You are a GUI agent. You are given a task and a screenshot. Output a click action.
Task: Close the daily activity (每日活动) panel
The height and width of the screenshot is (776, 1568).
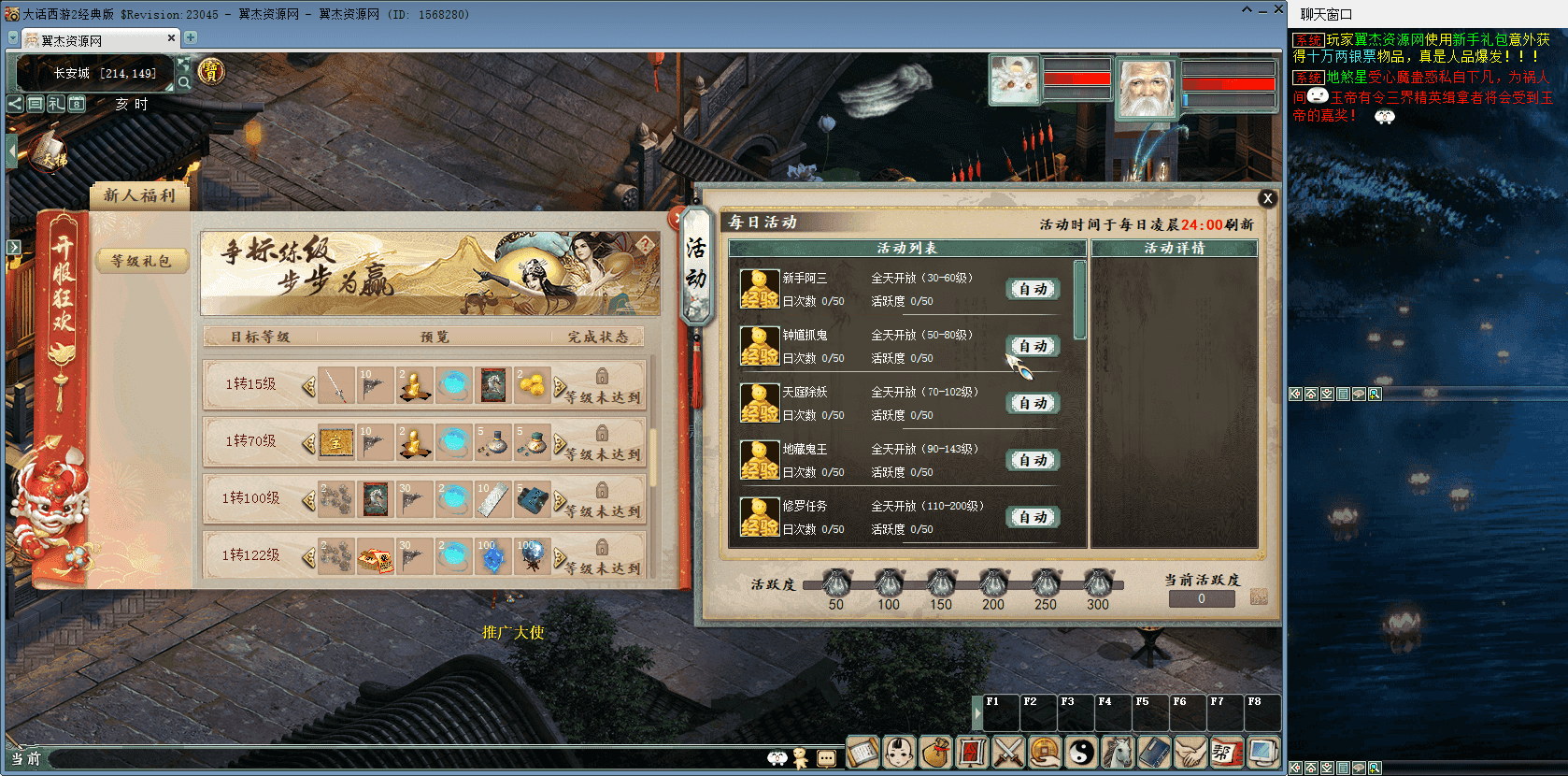click(1267, 198)
